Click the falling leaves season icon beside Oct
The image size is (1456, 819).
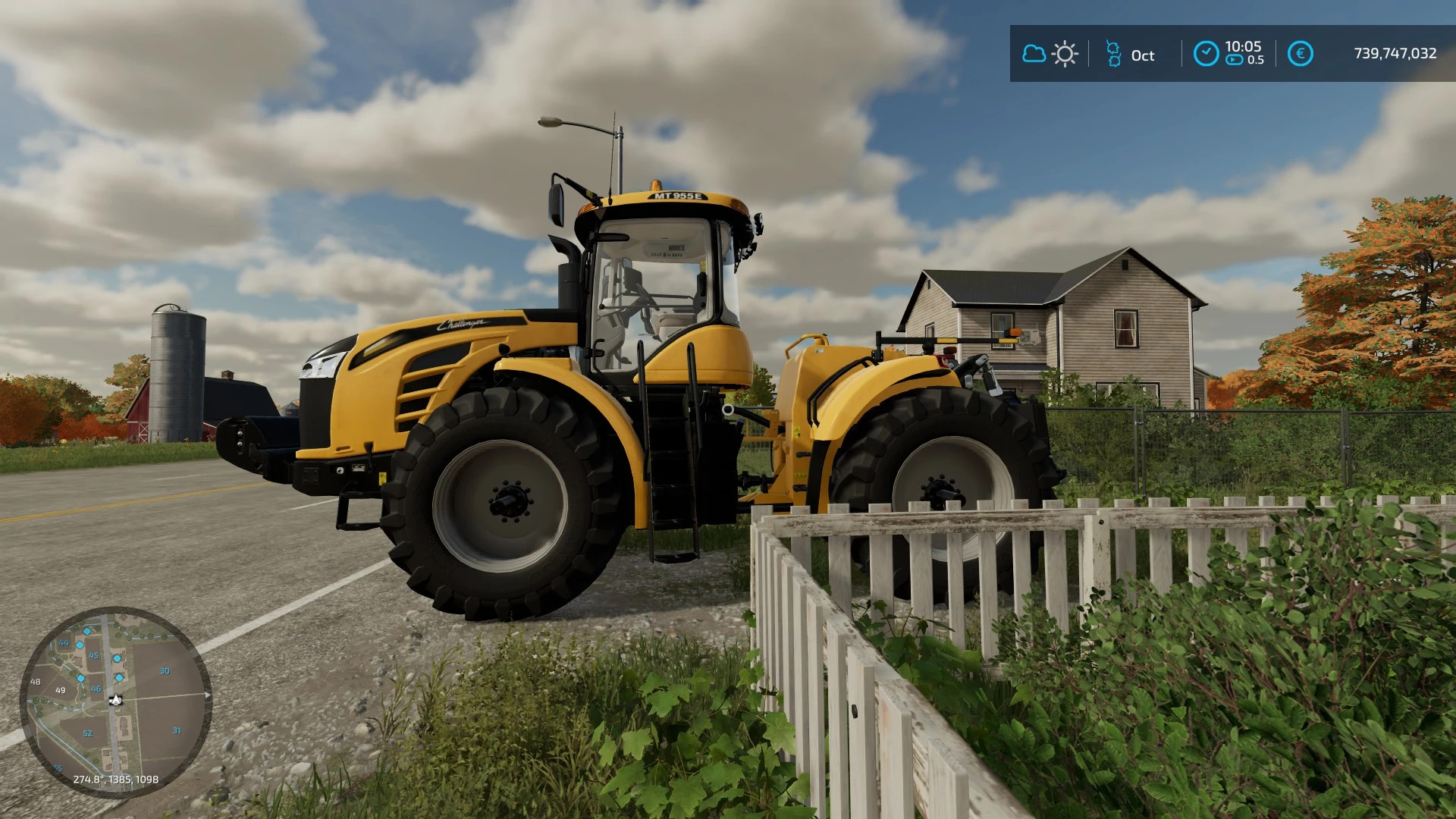1113,54
